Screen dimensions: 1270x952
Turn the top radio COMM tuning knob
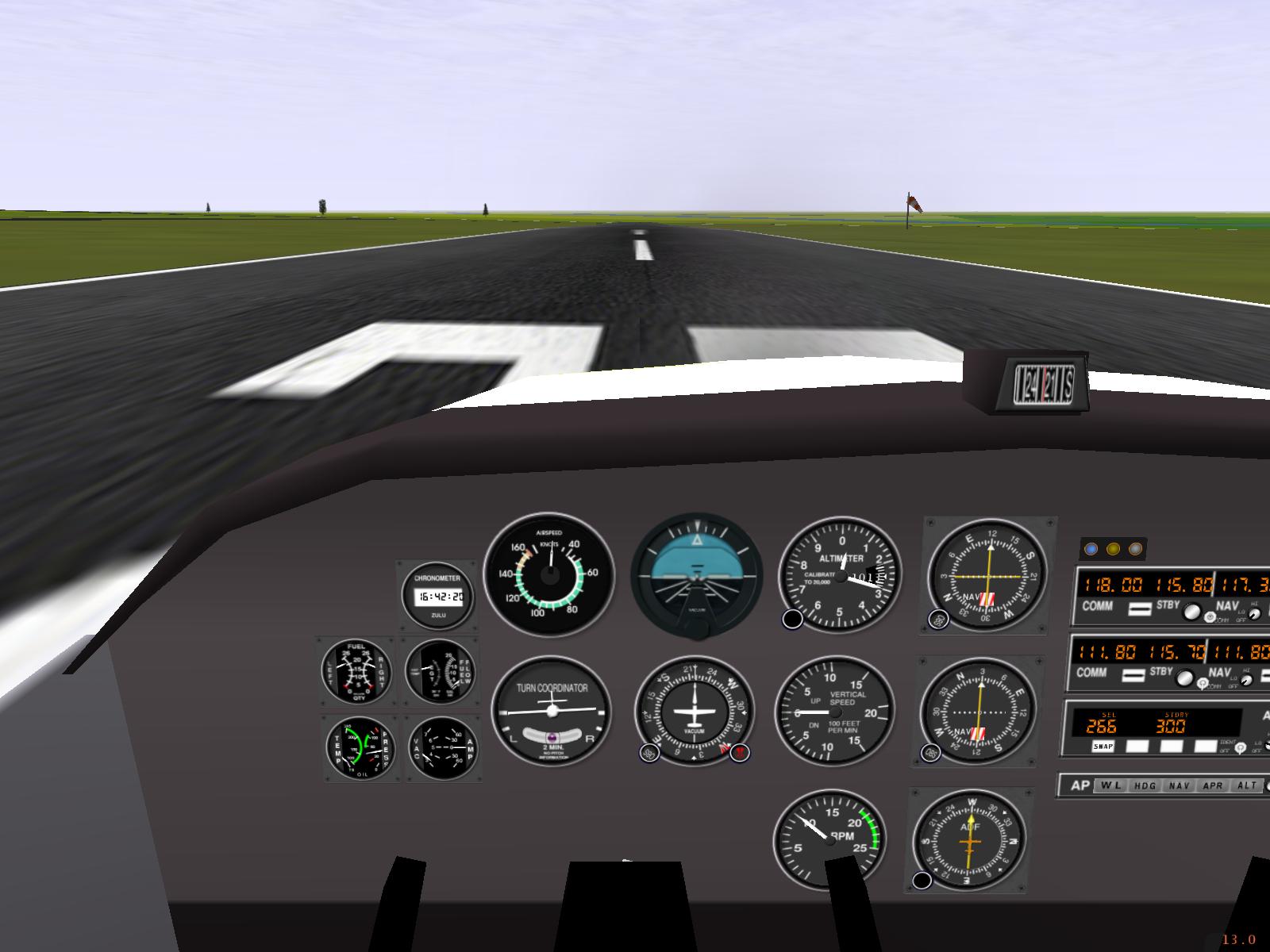[1191, 612]
